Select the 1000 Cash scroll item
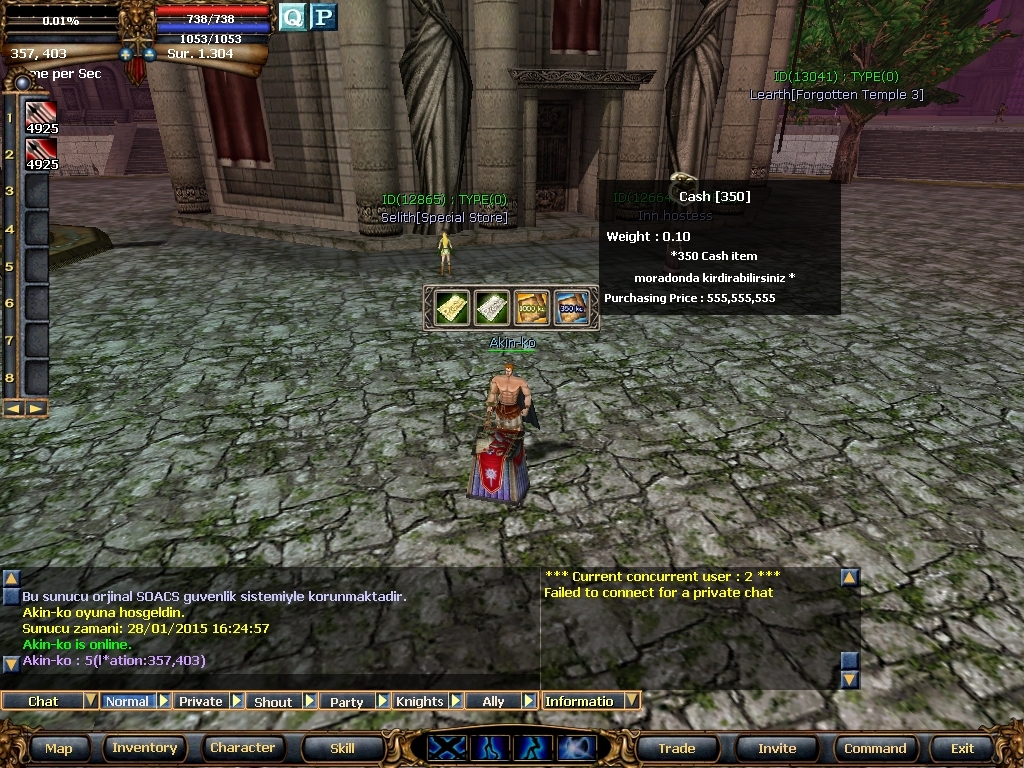The height and width of the screenshot is (768, 1024). (x=532, y=308)
